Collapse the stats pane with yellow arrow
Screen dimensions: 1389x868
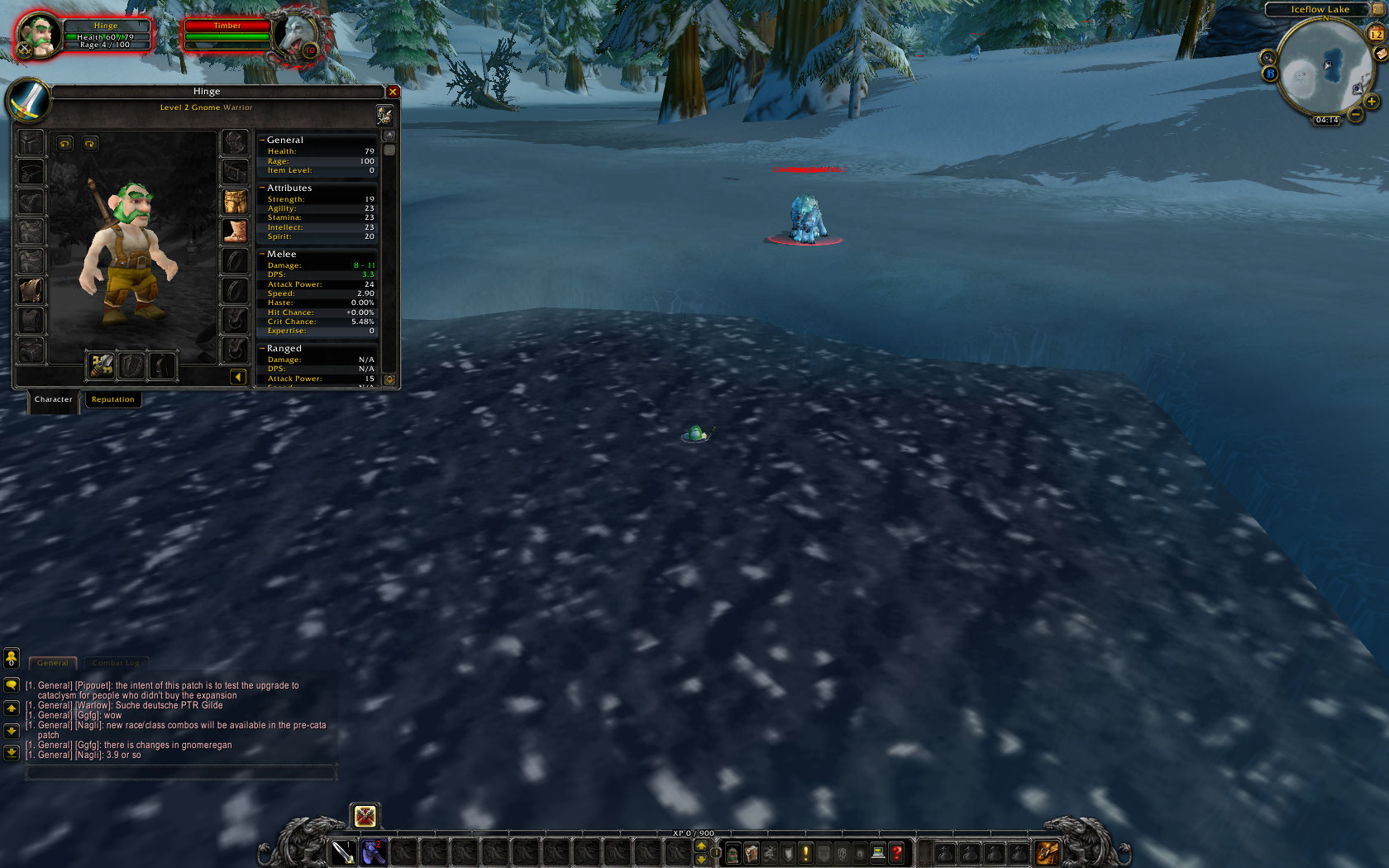(238, 377)
